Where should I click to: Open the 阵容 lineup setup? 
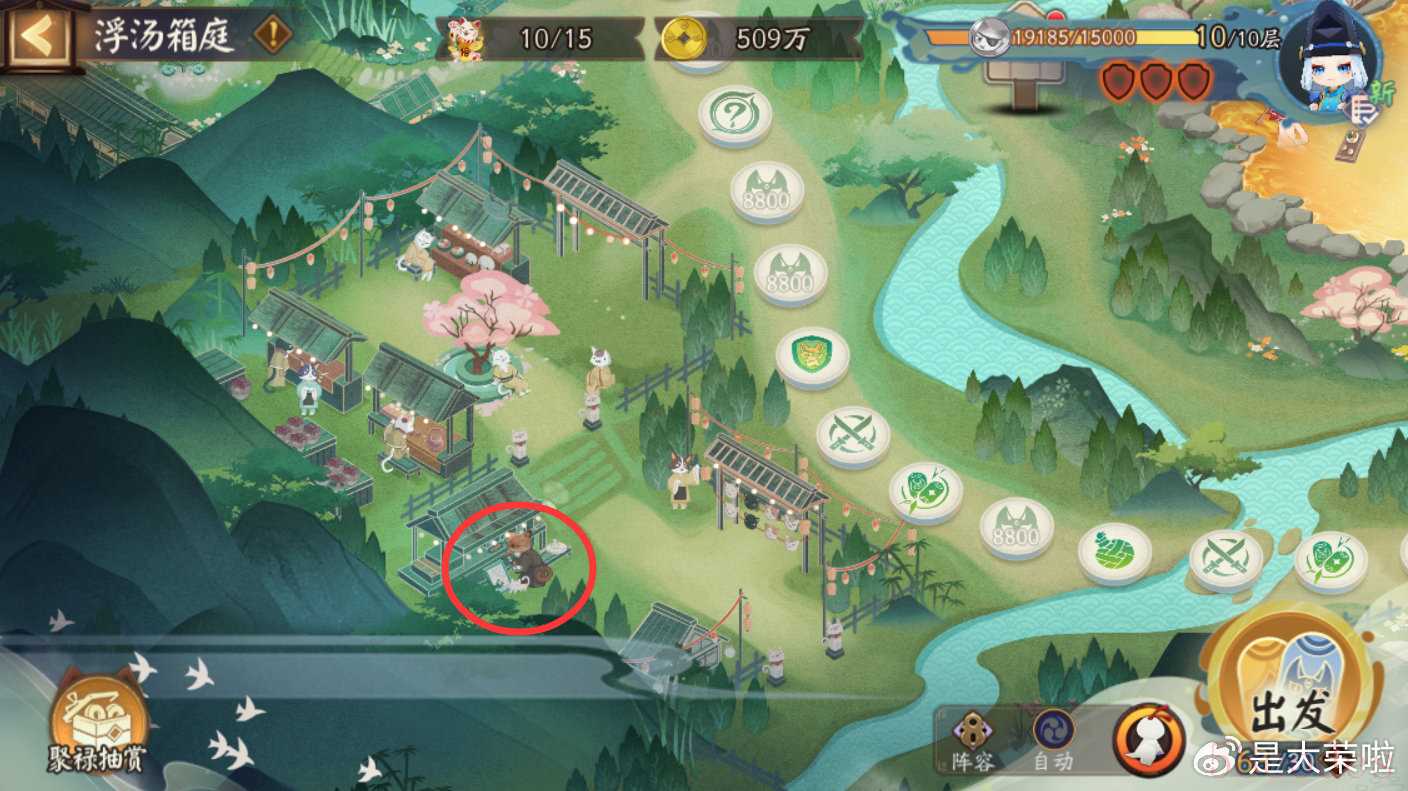tap(973, 738)
